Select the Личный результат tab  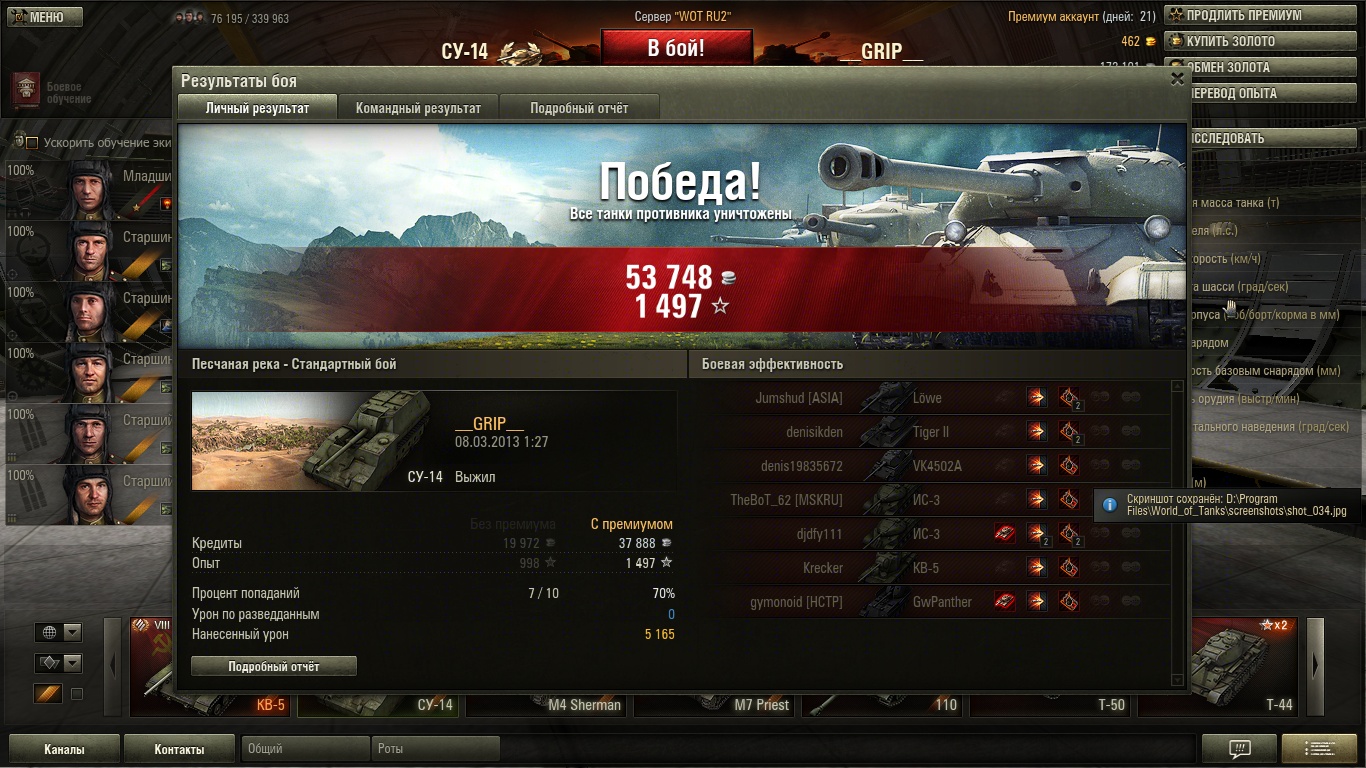coord(257,108)
